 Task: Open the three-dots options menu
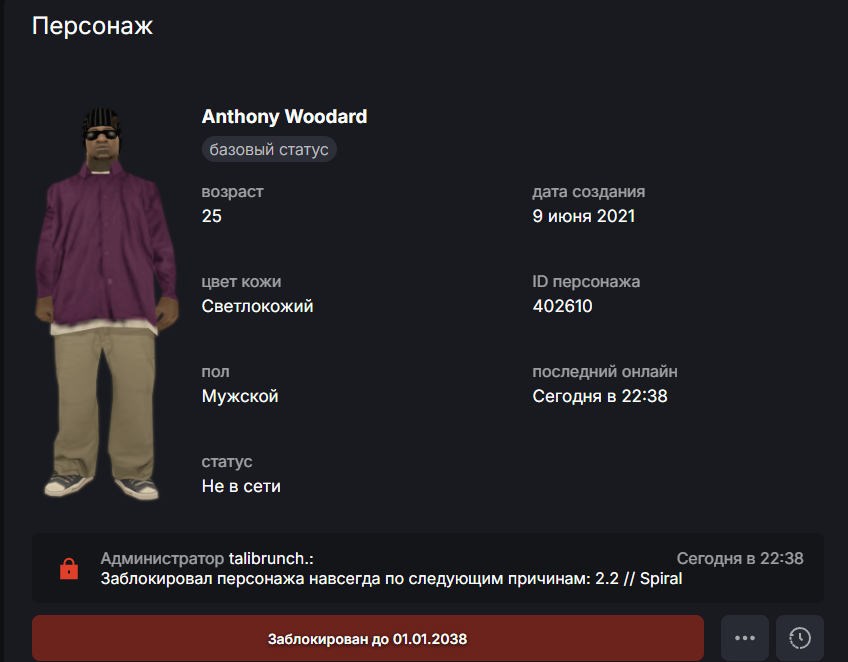point(744,638)
